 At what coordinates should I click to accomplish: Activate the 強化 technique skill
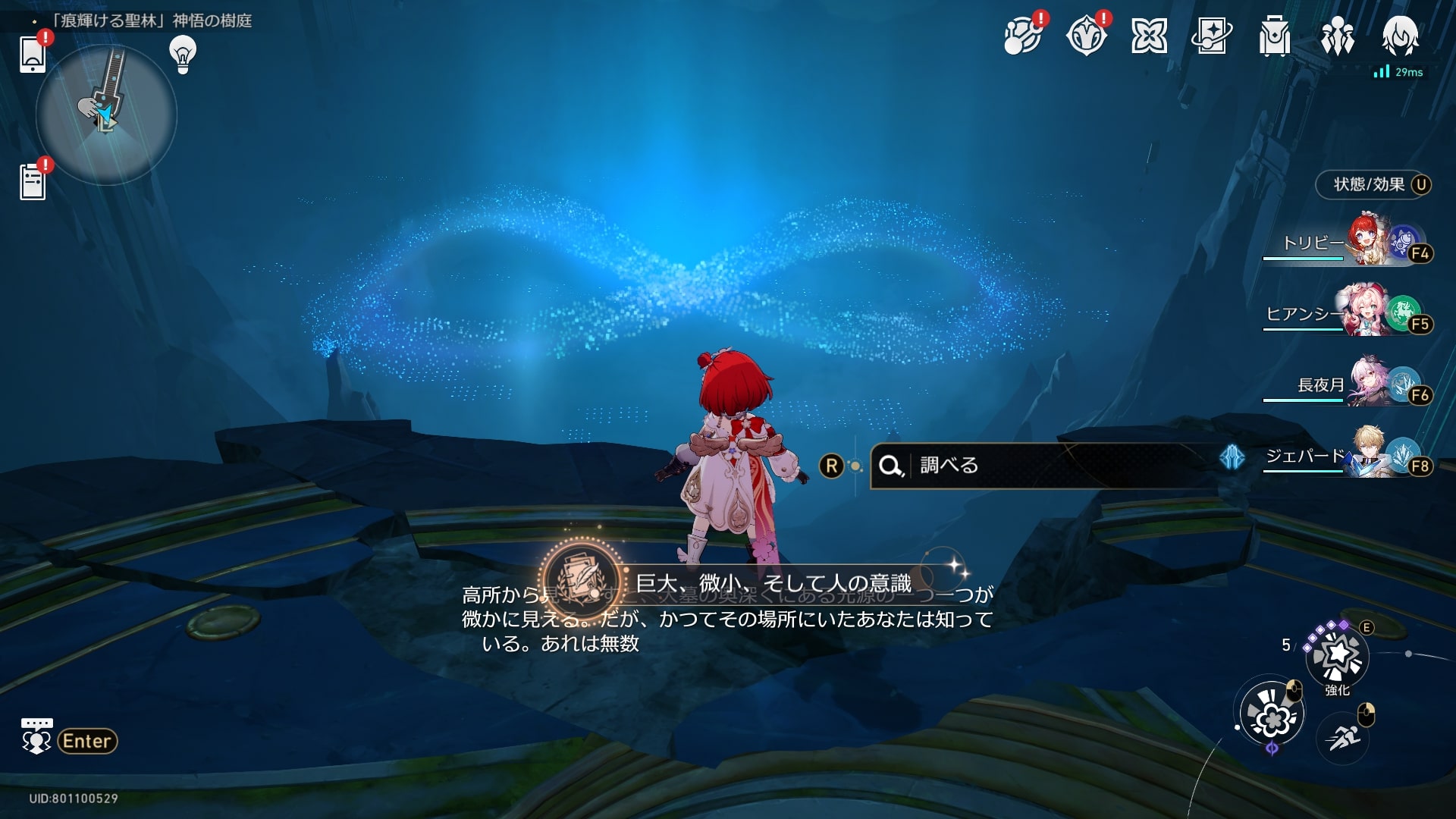point(1337,655)
